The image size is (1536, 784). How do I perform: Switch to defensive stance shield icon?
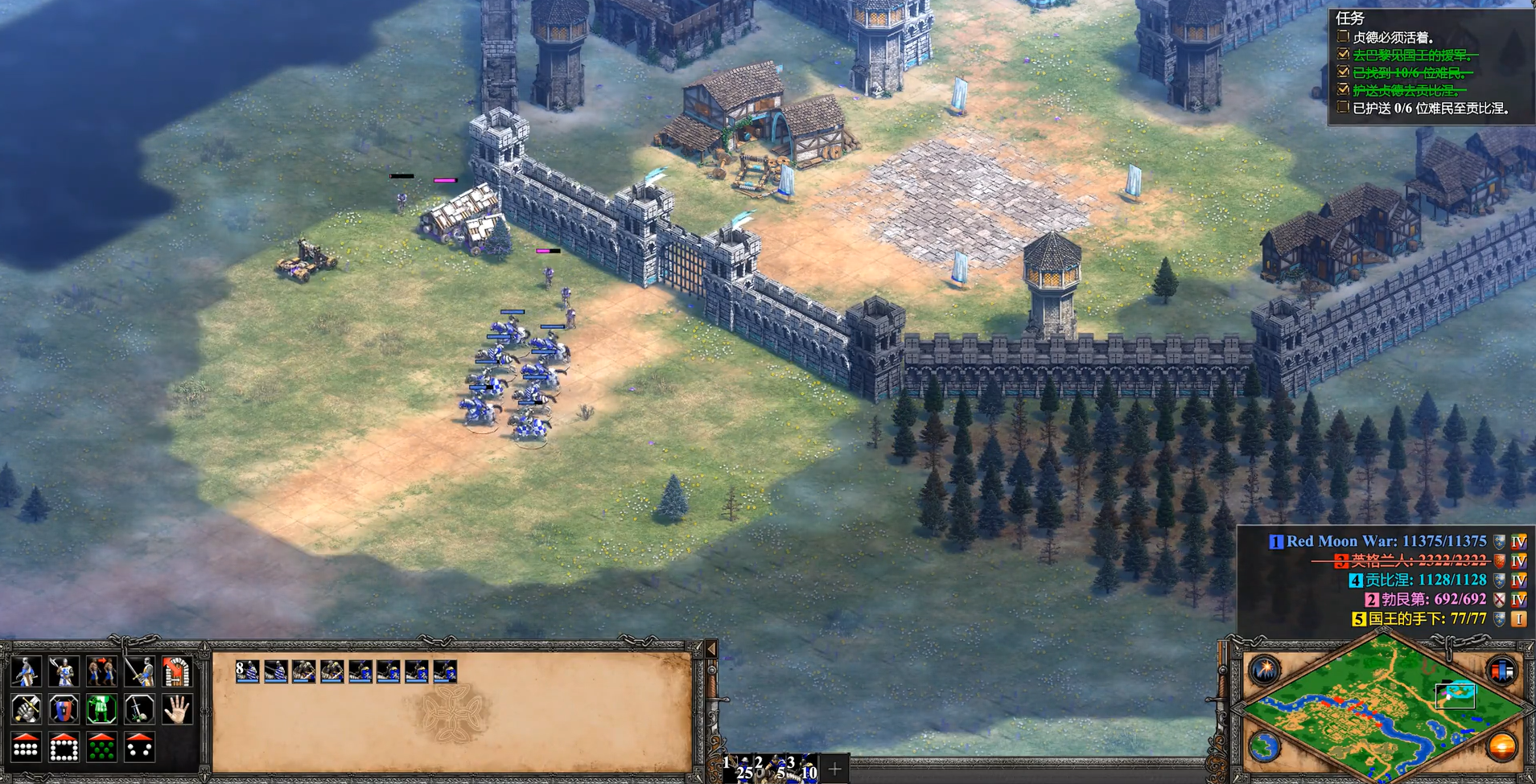(x=64, y=709)
